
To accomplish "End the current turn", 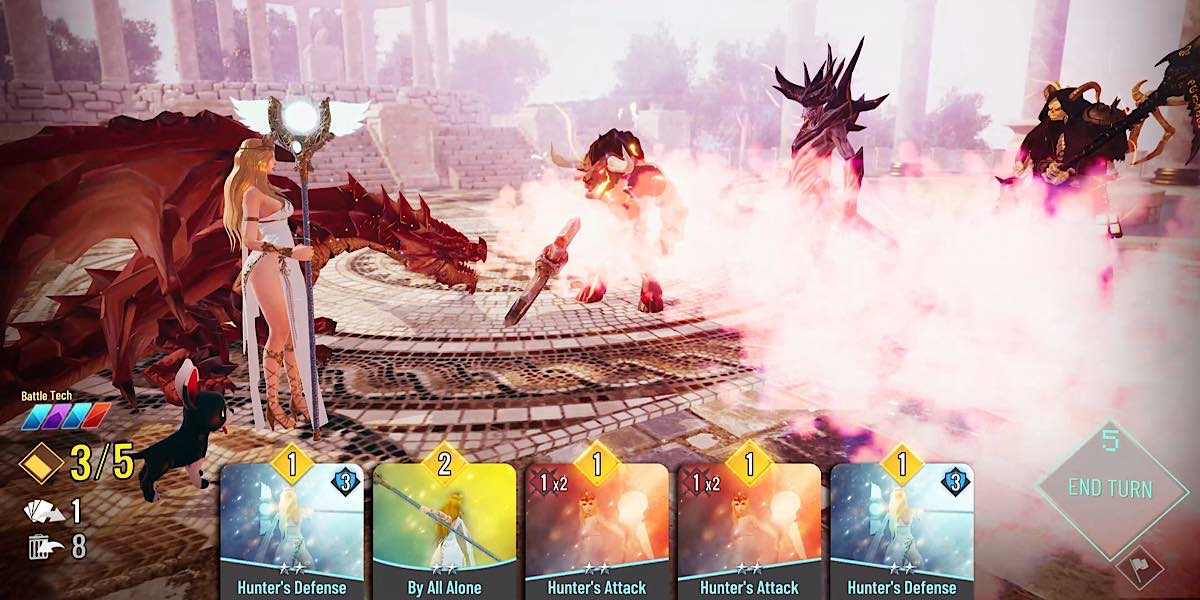I will [x=1110, y=489].
